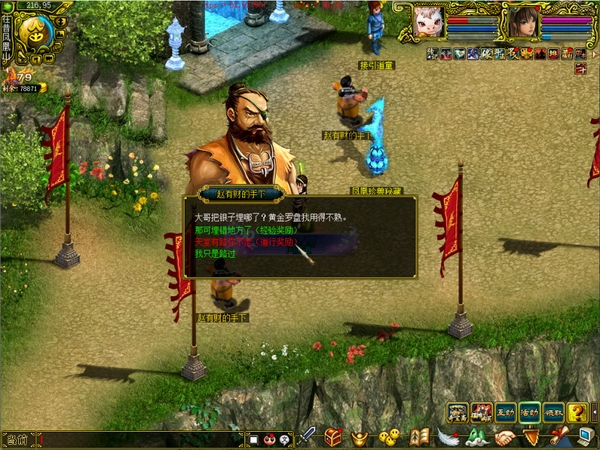The image size is (600, 450).
Task: Open the 活动 events button
Action: coord(530,412)
